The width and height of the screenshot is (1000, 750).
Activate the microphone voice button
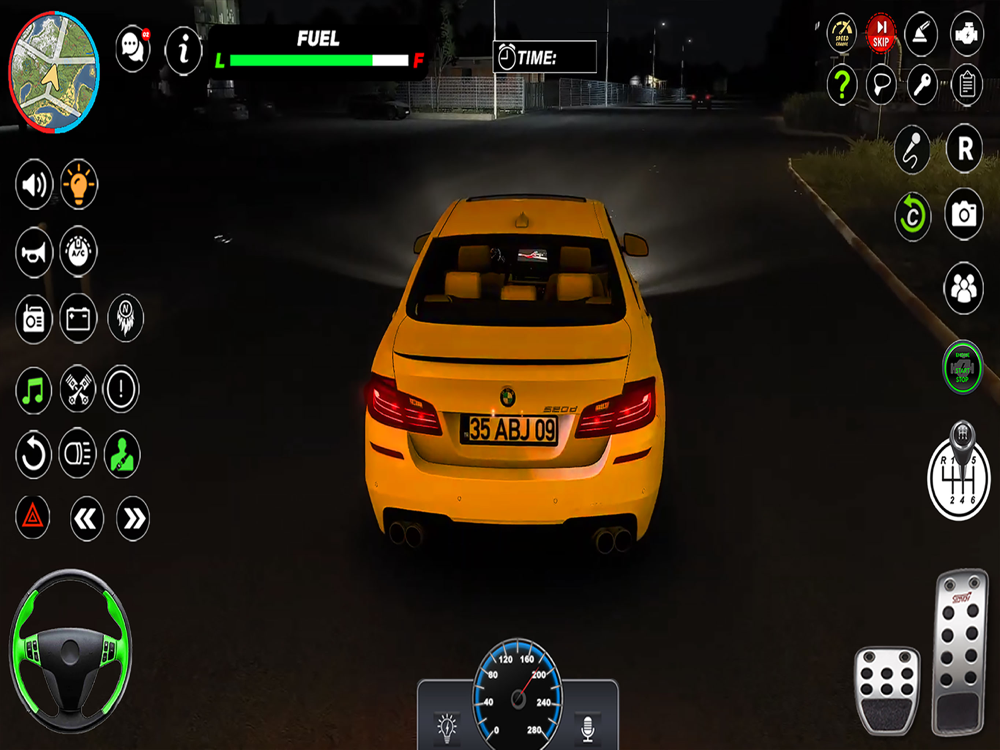912,149
